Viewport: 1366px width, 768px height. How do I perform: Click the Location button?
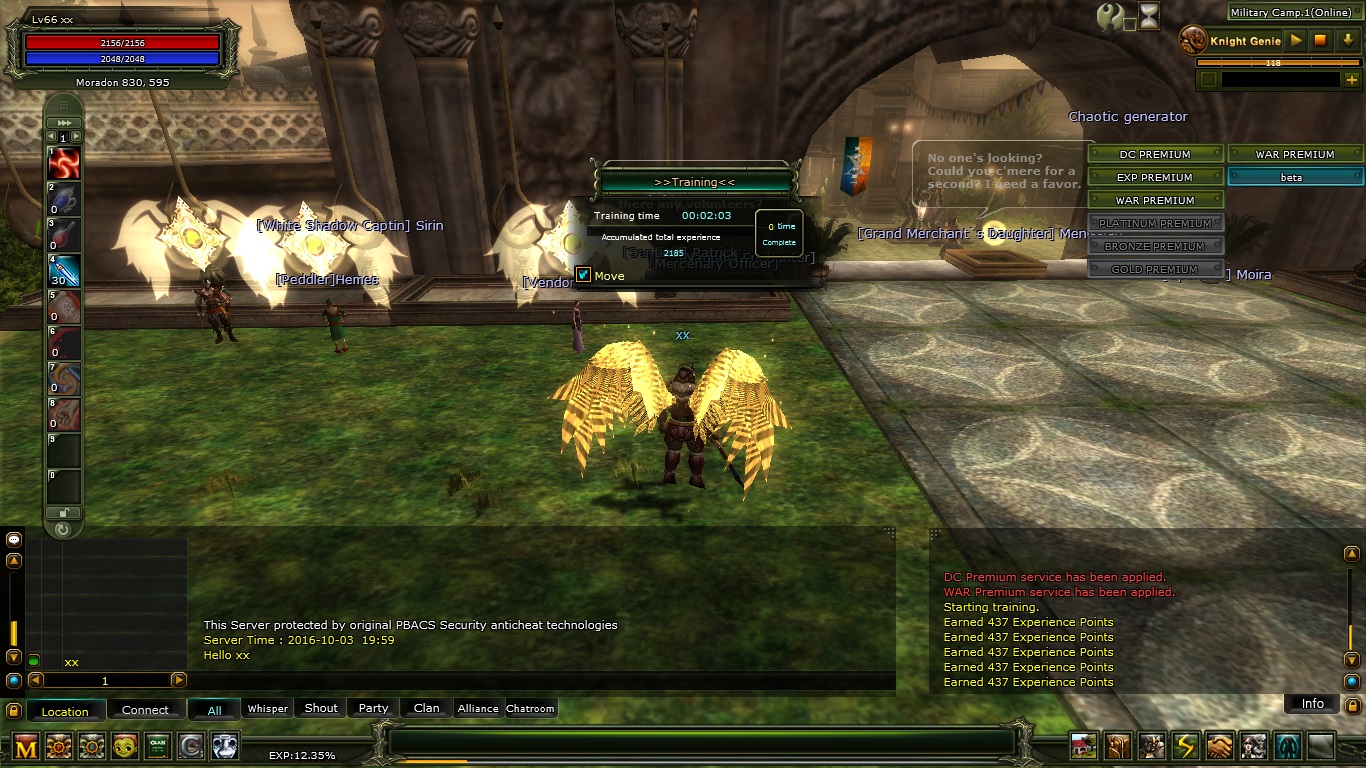(65, 711)
